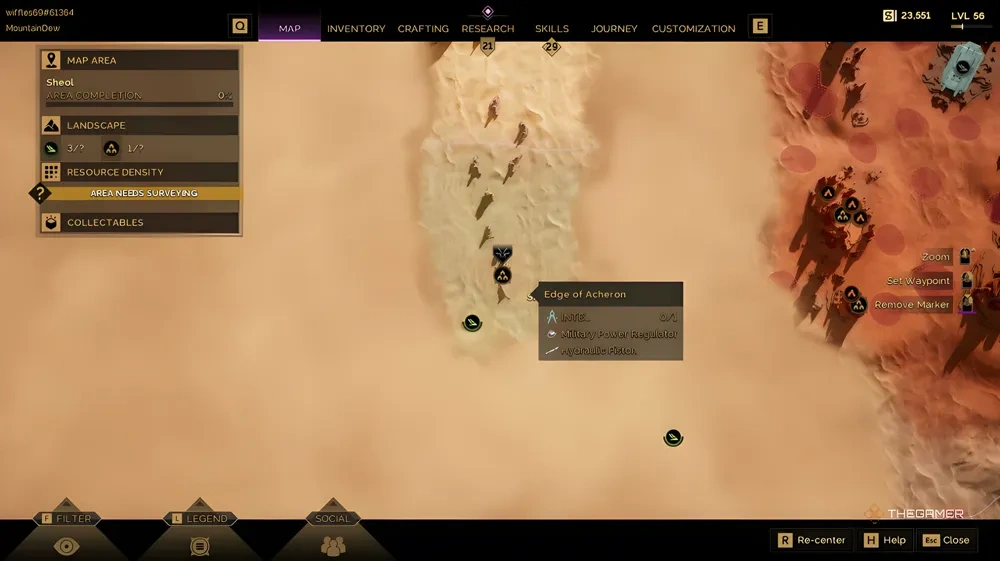Select the Area Needs Surveying notice
This screenshot has width=1000, height=561.
point(144,193)
